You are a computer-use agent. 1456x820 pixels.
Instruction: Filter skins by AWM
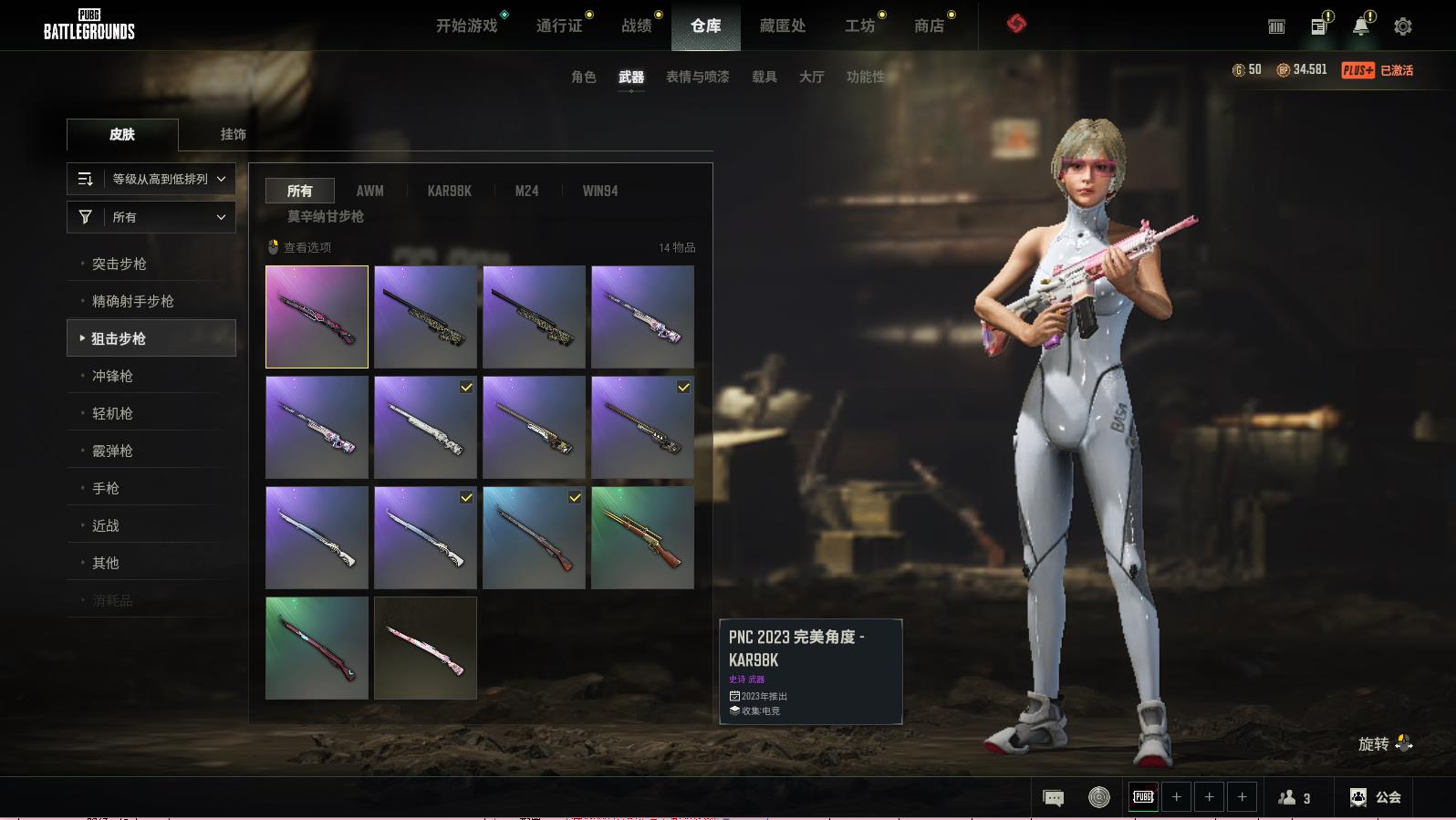coord(369,191)
